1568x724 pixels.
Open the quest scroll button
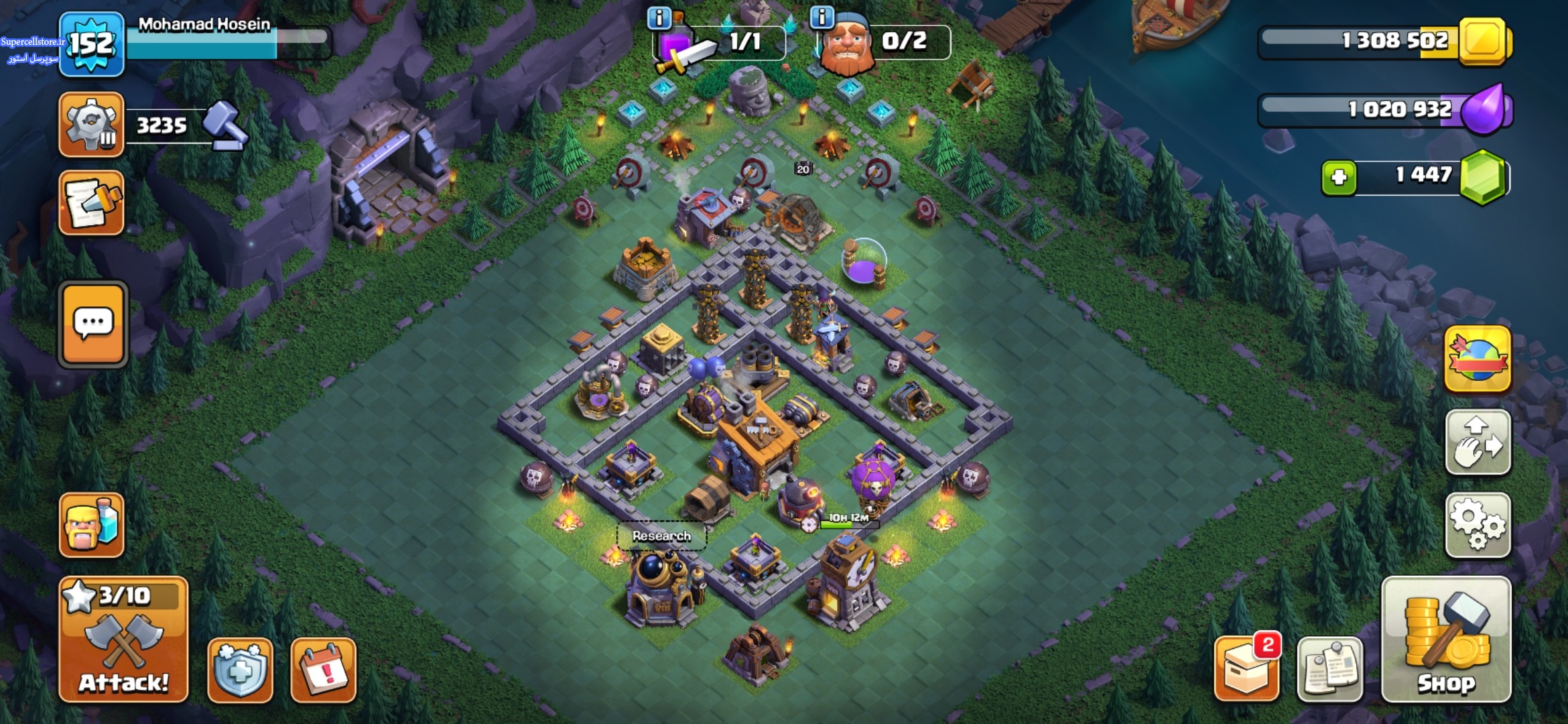(92, 202)
